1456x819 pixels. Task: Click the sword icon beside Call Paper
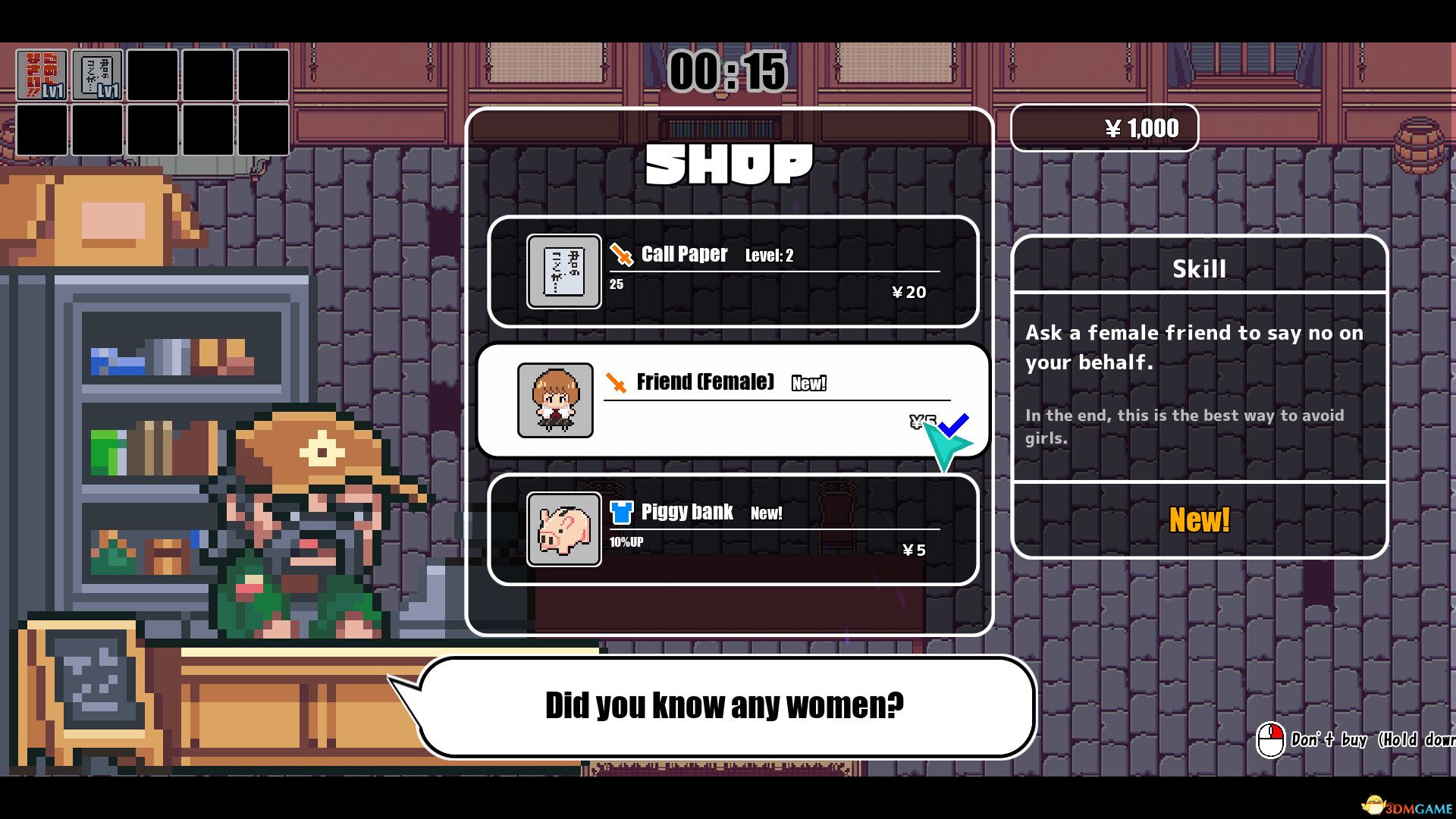(620, 255)
